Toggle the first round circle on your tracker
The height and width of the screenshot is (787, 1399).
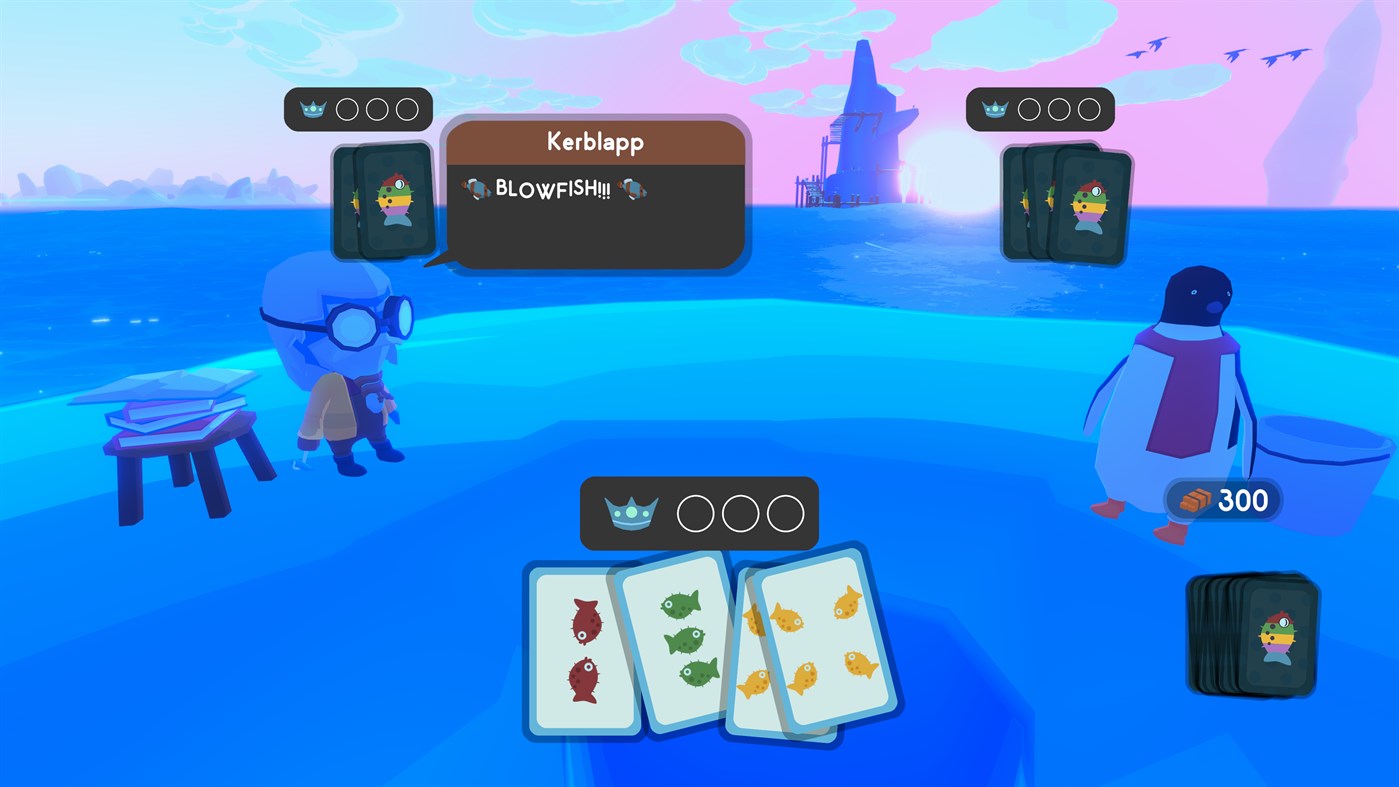(x=695, y=512)
